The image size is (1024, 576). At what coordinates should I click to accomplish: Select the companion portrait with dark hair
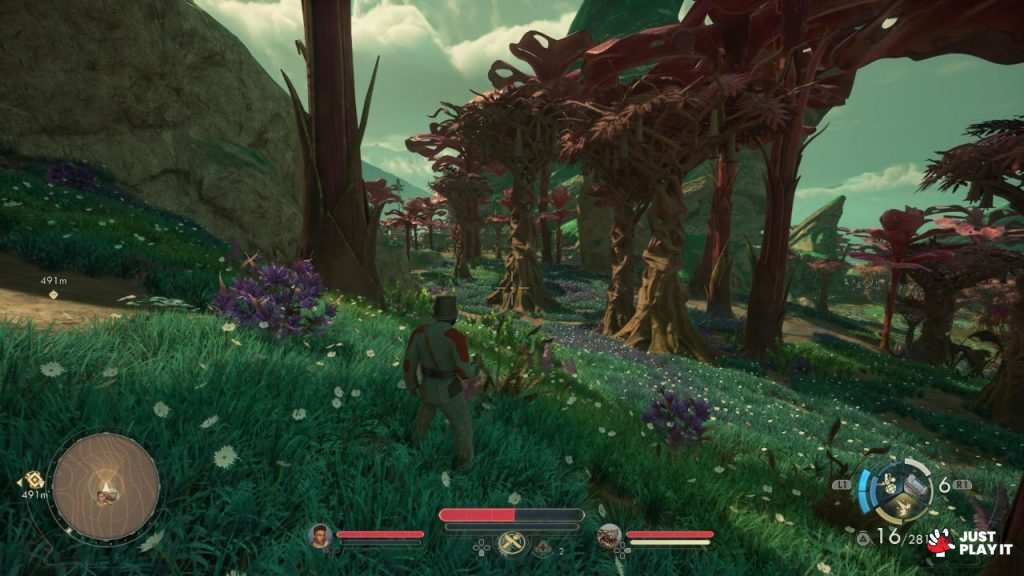(x=320, y=535)
